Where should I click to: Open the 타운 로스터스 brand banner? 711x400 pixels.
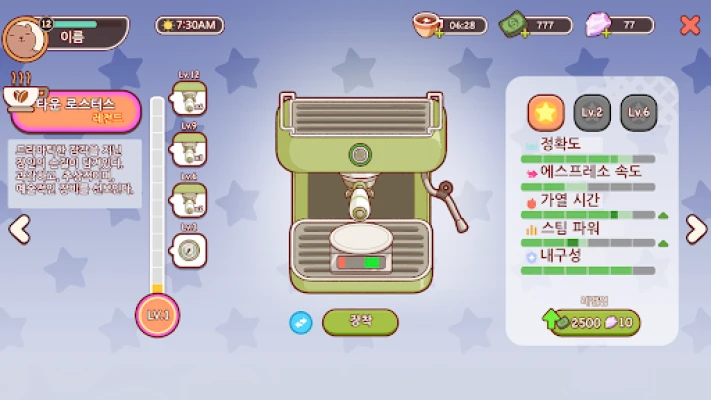pos(76,110)
